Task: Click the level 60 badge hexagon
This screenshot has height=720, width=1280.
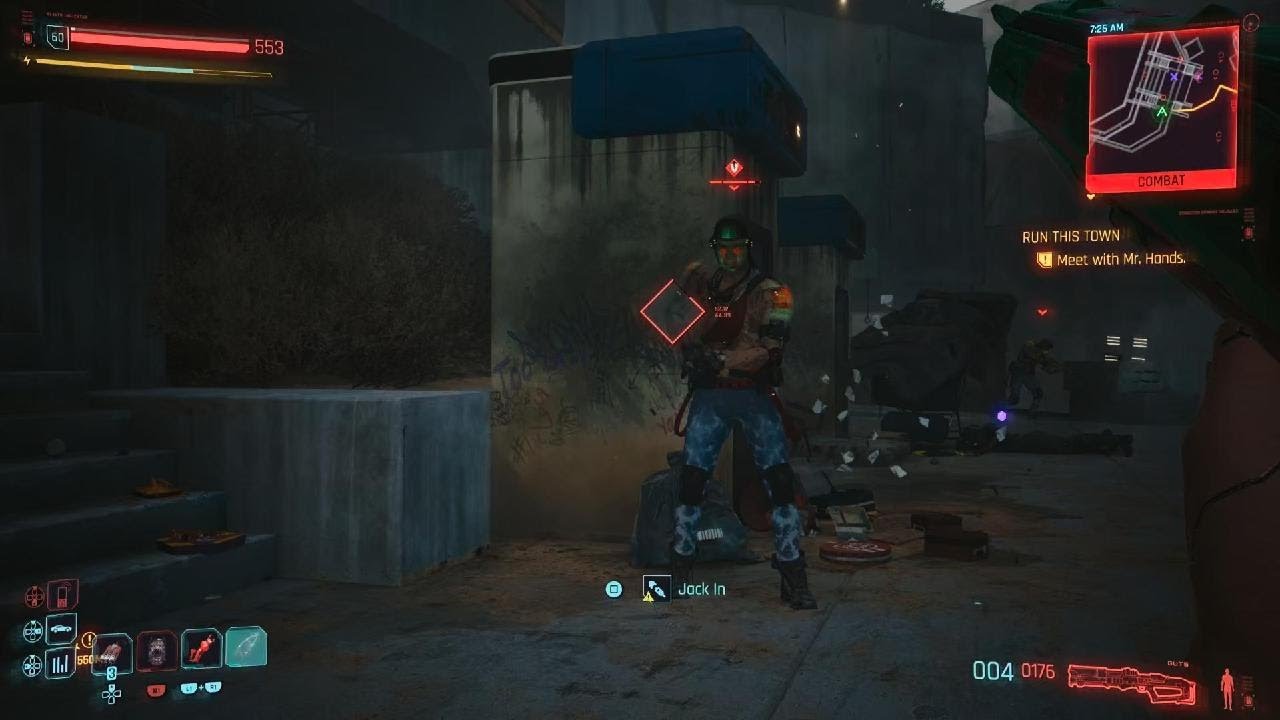Action: coord(57,38)
